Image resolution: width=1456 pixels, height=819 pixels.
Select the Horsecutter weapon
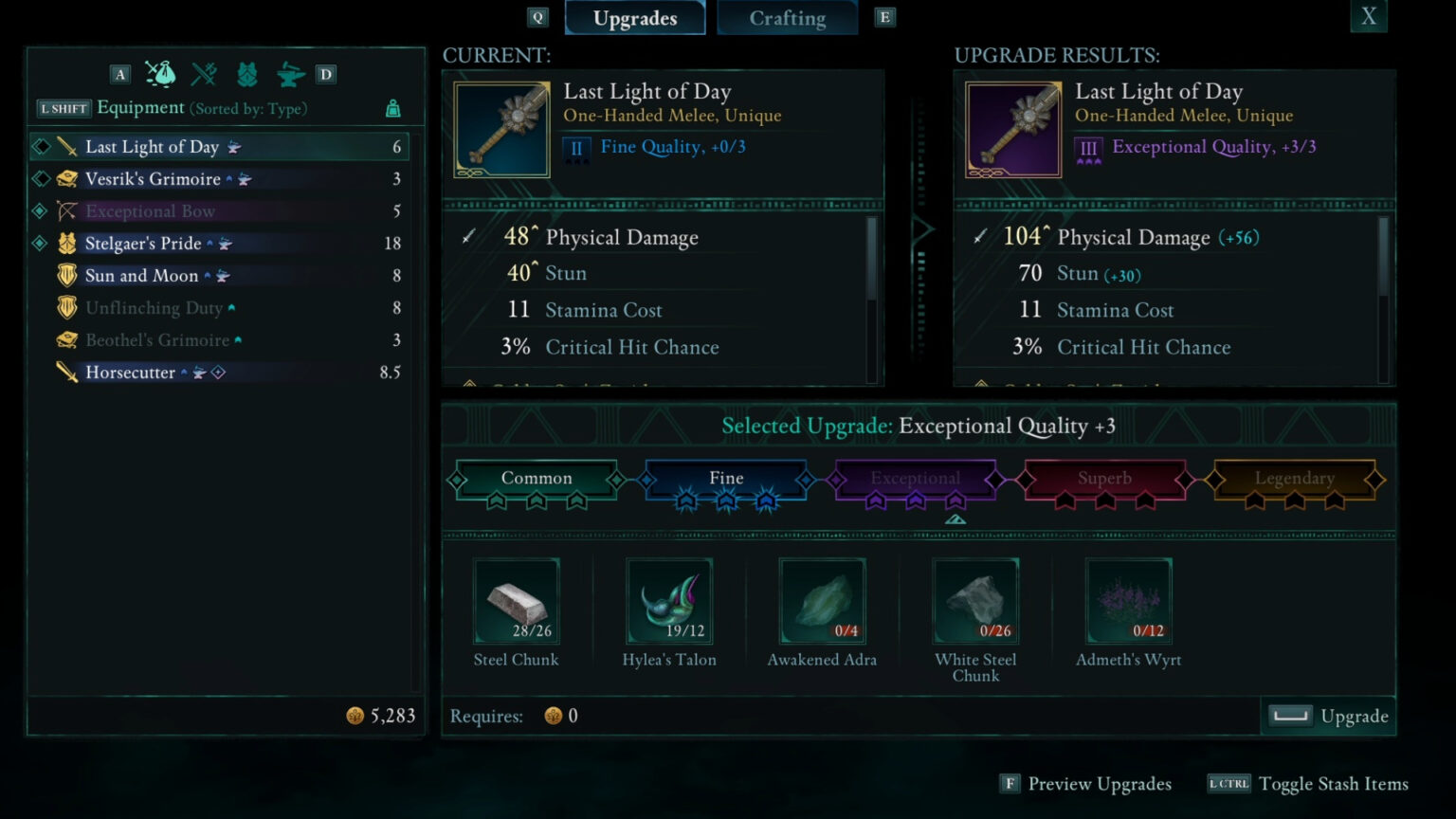click(130, 373)
